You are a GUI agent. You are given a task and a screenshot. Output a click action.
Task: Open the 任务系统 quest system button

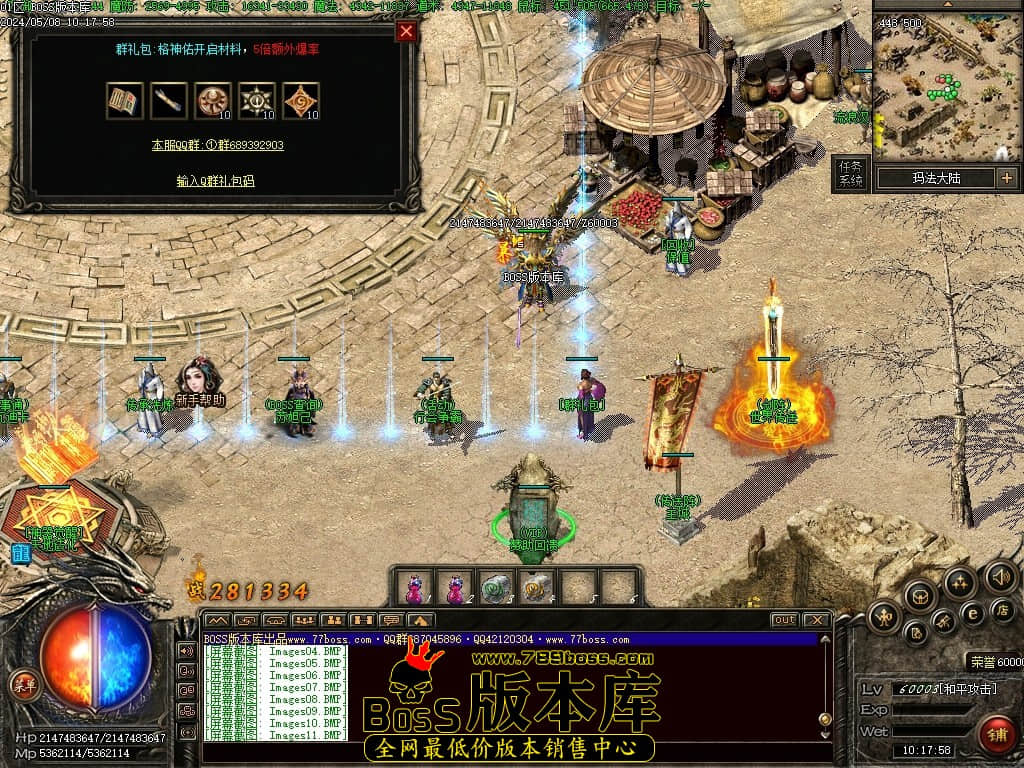click(850, 174)
